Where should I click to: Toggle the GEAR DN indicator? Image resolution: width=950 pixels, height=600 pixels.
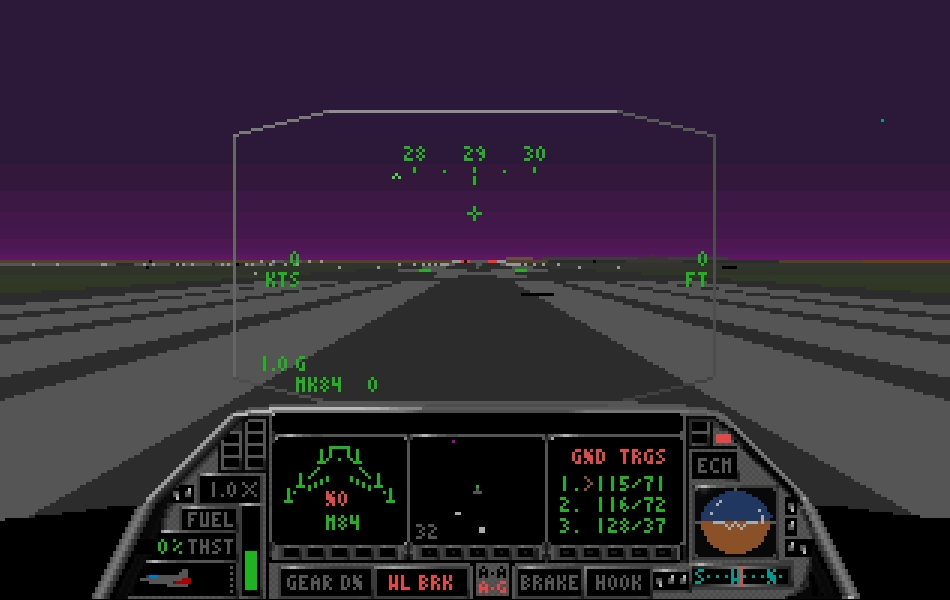click(324, 582)
